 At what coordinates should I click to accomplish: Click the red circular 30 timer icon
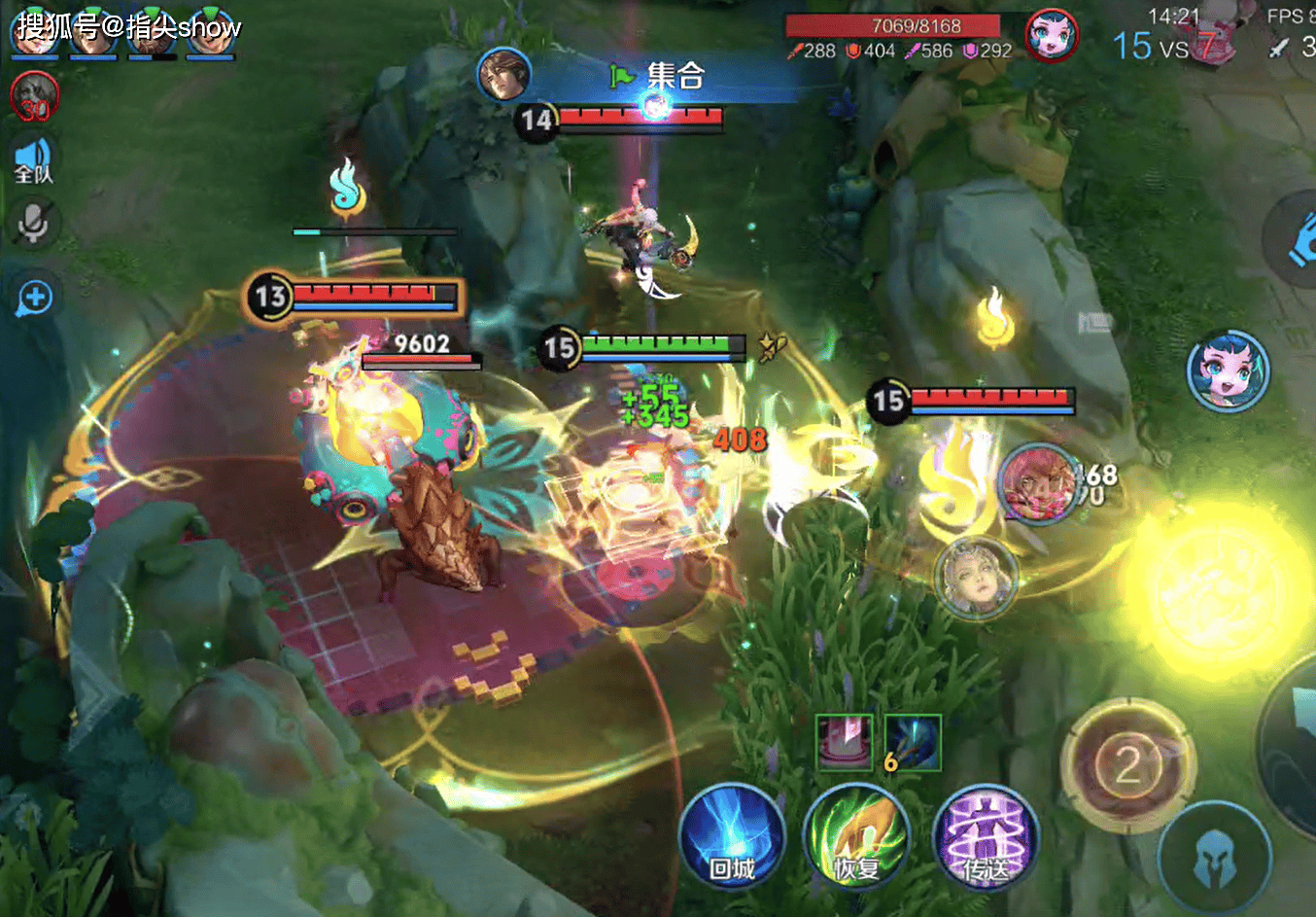[34, 98]
